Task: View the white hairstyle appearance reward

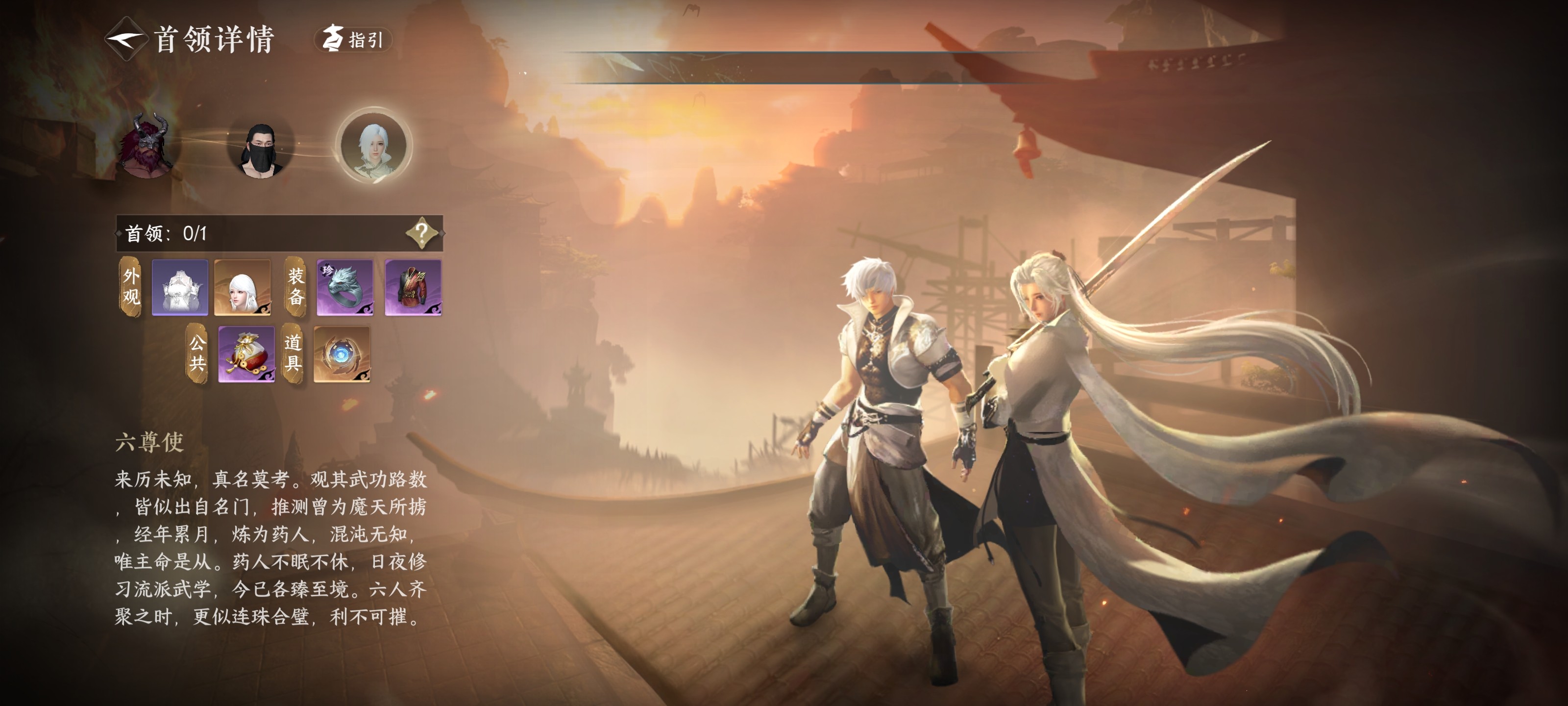Action: tap(242, 287)
